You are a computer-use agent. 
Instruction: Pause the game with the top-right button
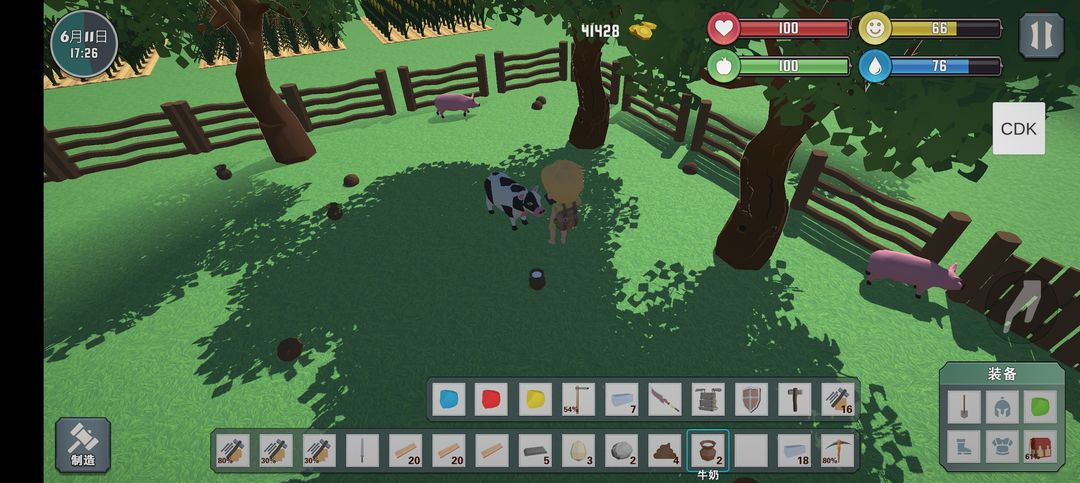pyautogui.click(x=1041, y=35)
